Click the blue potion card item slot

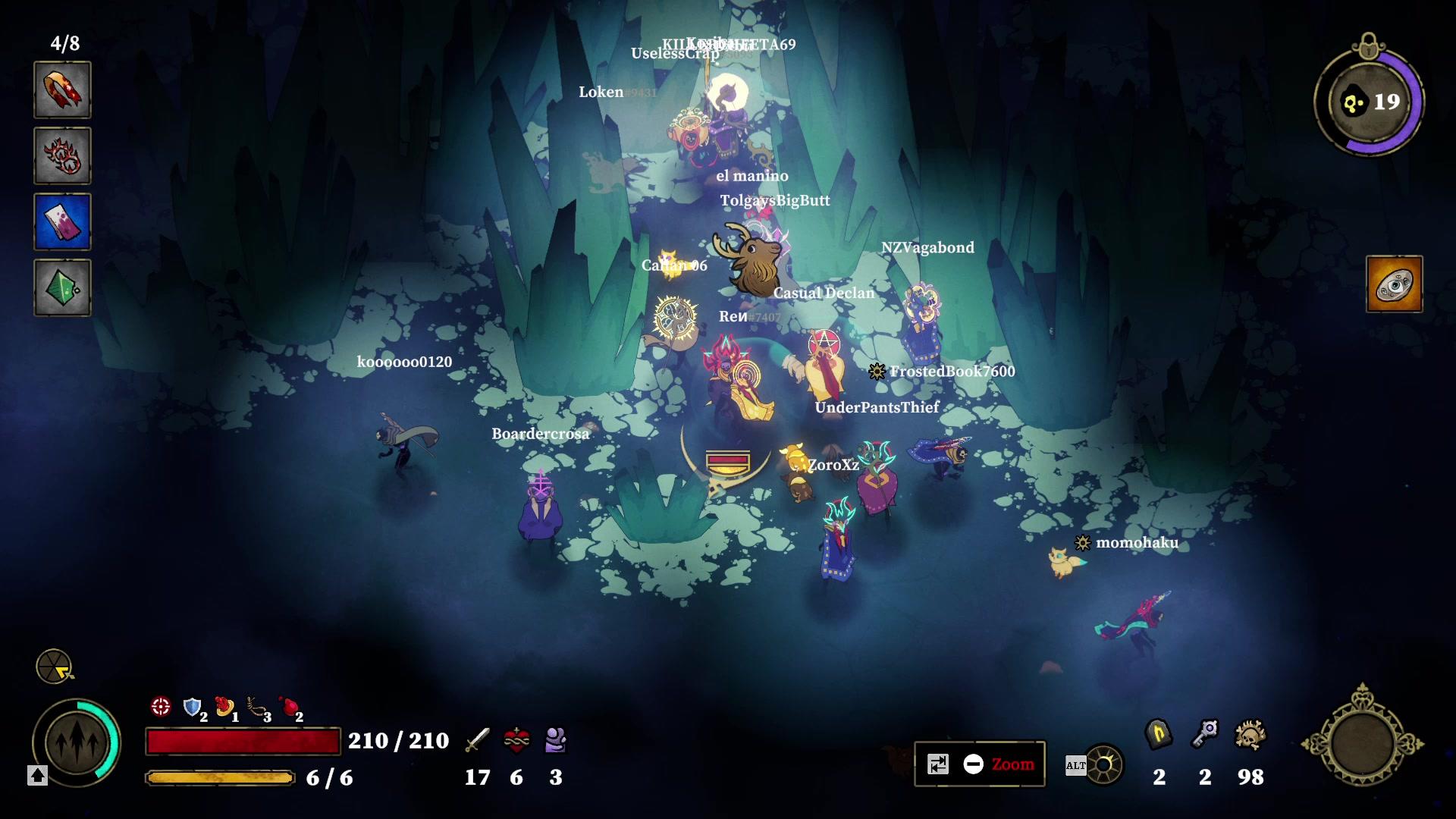(62, 221)
